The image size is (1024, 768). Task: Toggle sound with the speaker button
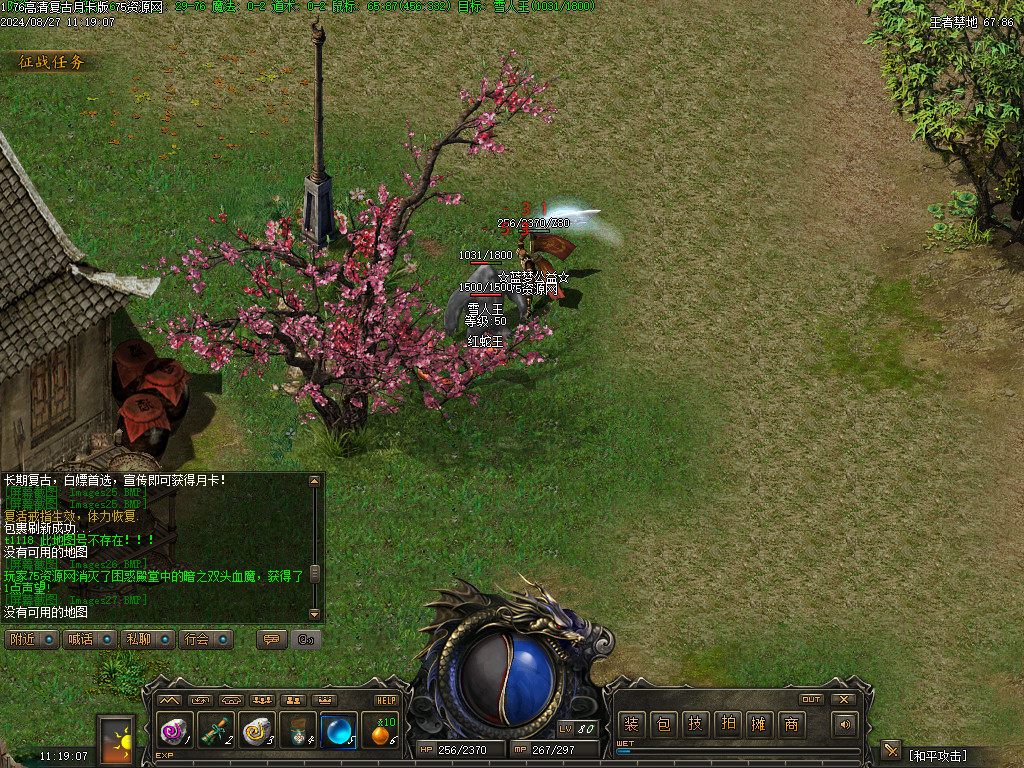(x=845, y=725)
